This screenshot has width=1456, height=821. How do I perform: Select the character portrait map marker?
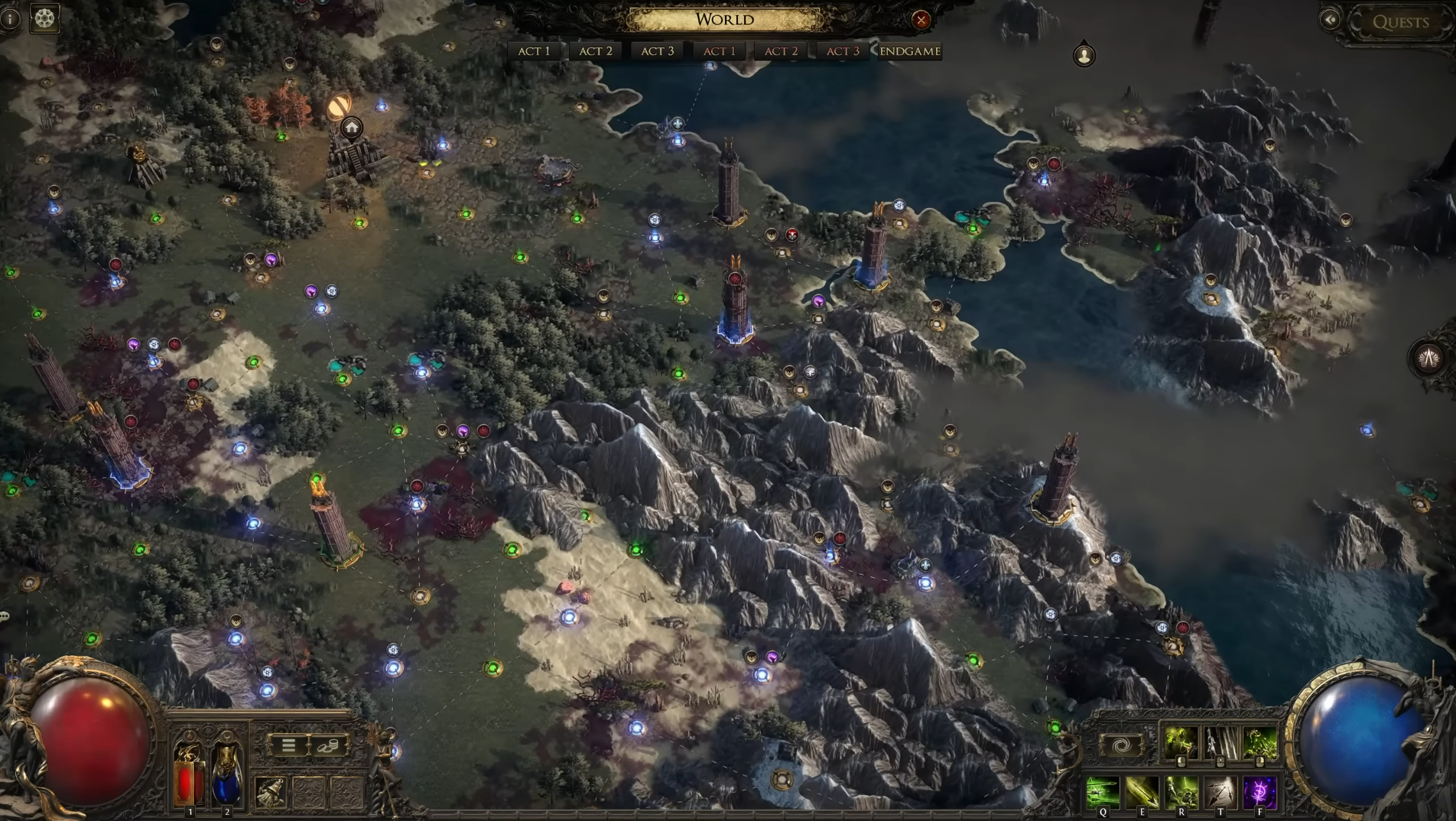click(x=1084, y=55)
